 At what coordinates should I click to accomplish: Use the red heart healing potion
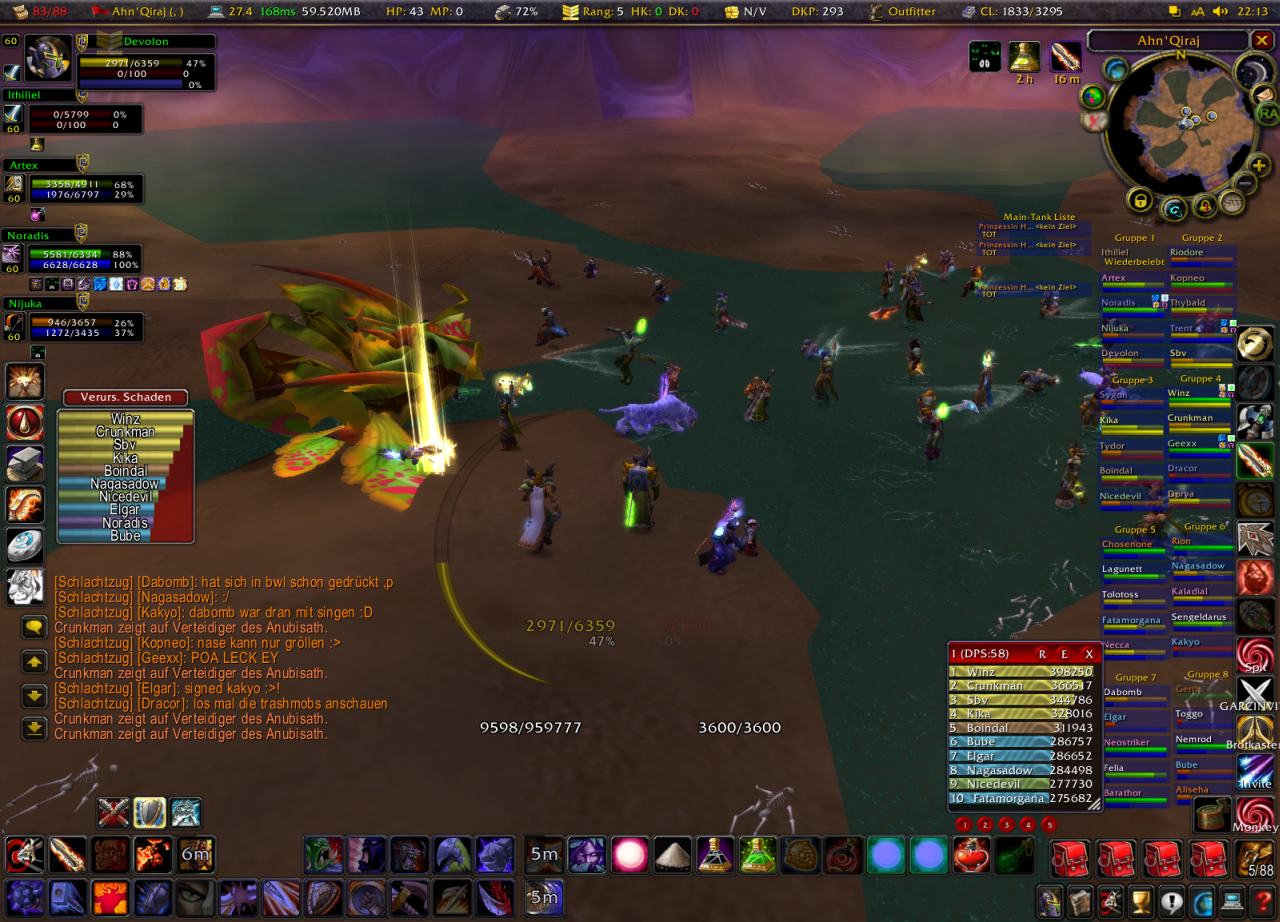pyautogui.click(x=971, y=856)
